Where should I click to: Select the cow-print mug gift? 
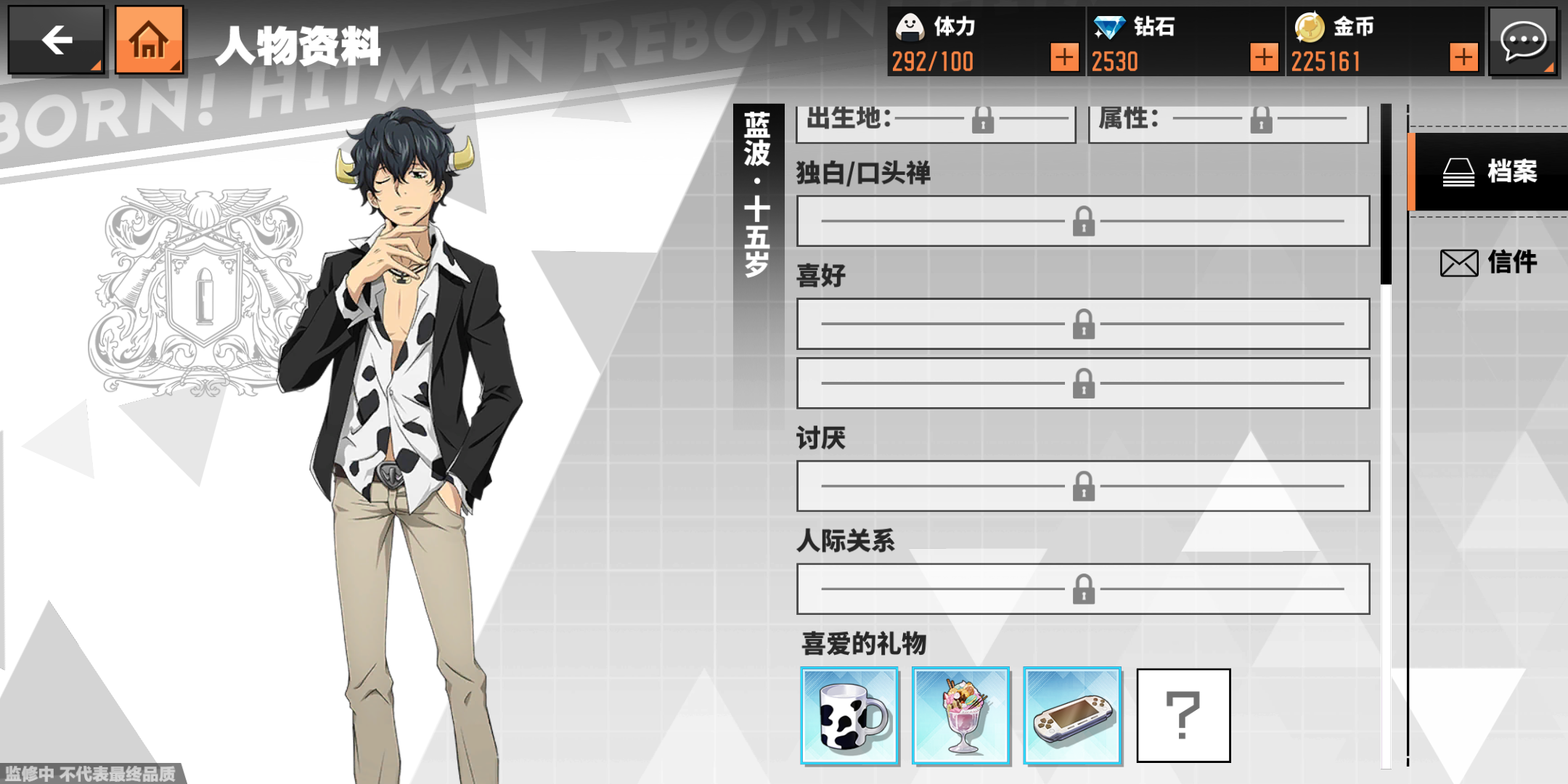coord(849,716)
